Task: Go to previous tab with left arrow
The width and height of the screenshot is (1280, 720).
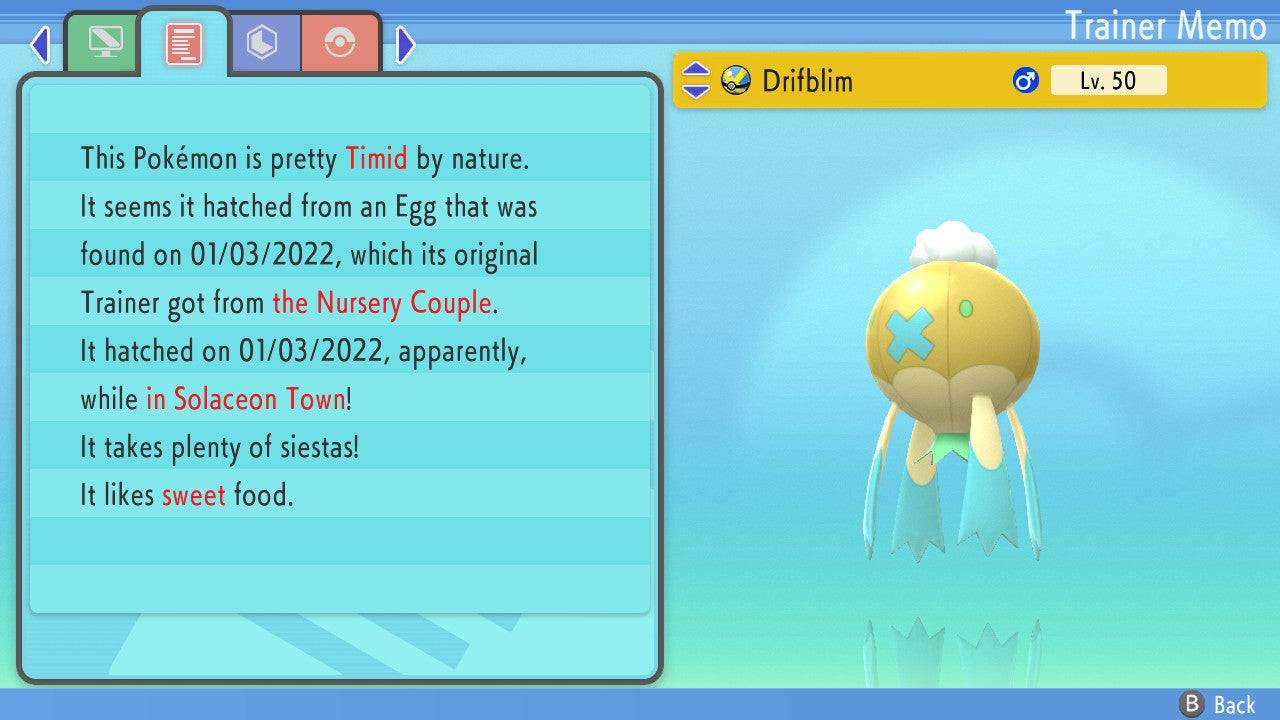Action: click(40, 44)
